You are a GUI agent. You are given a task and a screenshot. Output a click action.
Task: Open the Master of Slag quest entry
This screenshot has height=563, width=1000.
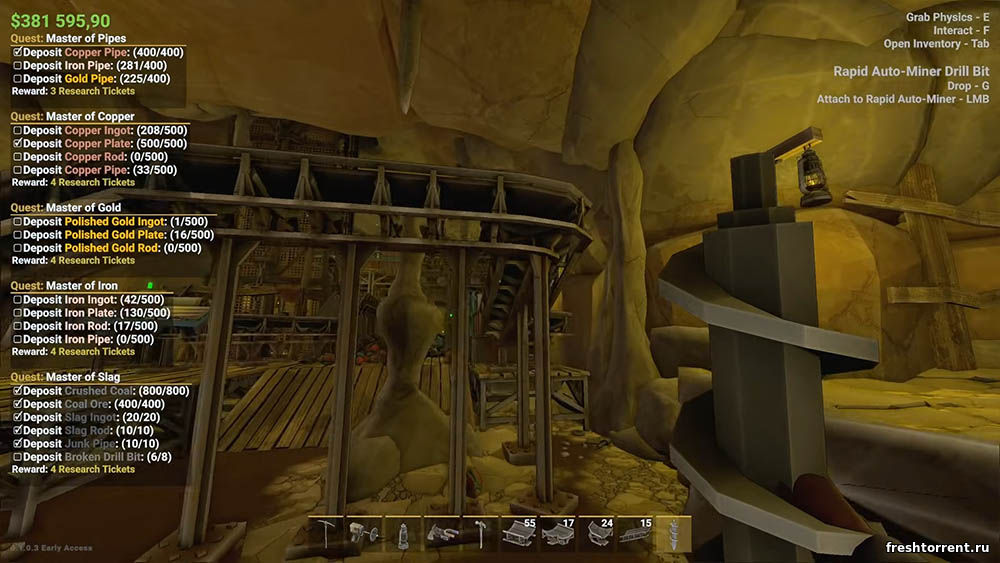coord(82,377)
